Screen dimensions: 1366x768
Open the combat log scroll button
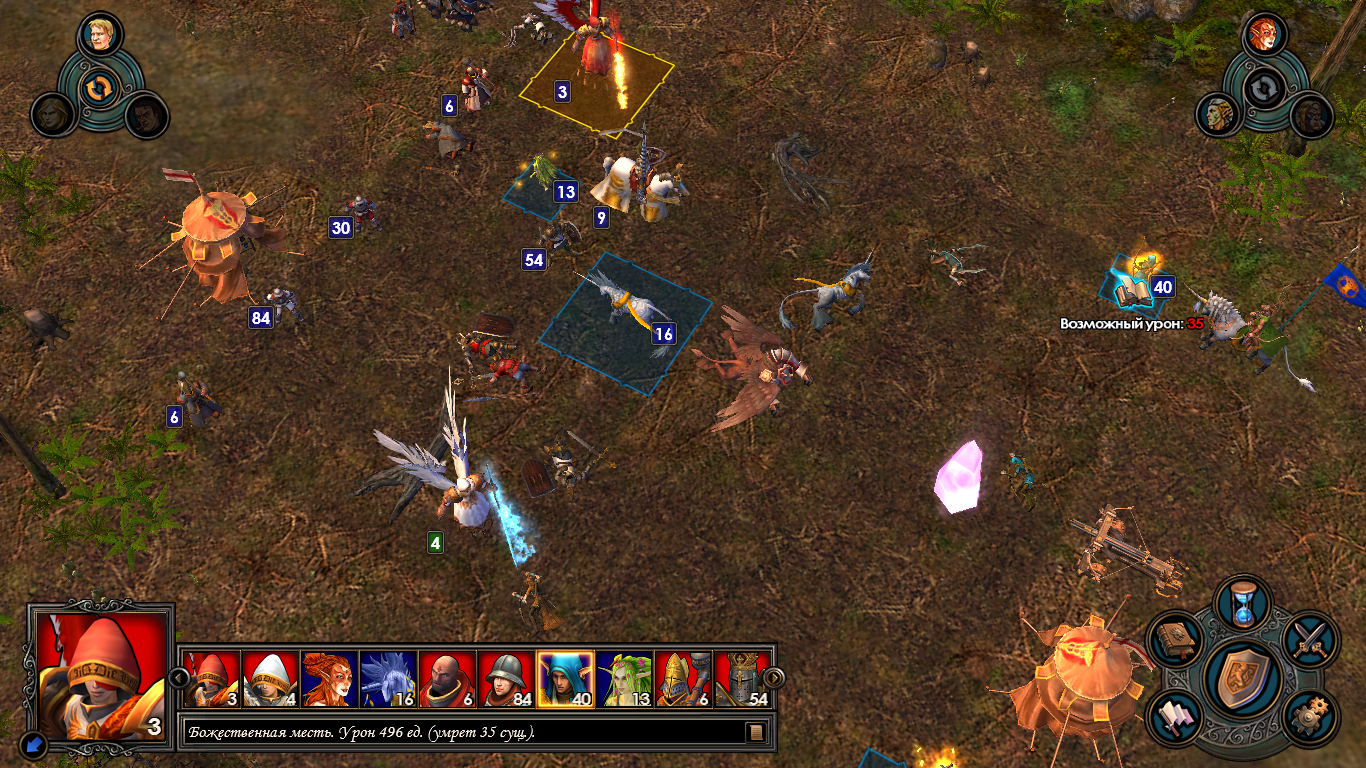point(757,732)
